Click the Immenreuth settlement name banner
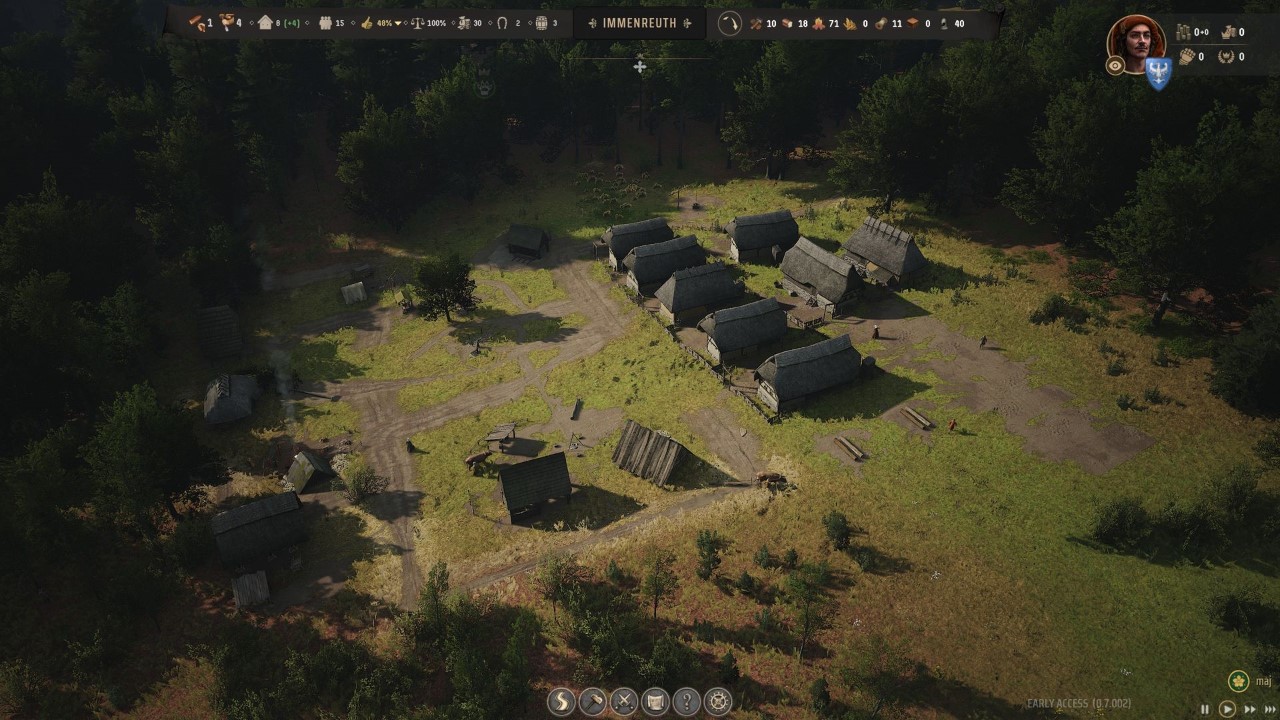1280x720 pixels. pyautogui.click(x=639, y=23)
